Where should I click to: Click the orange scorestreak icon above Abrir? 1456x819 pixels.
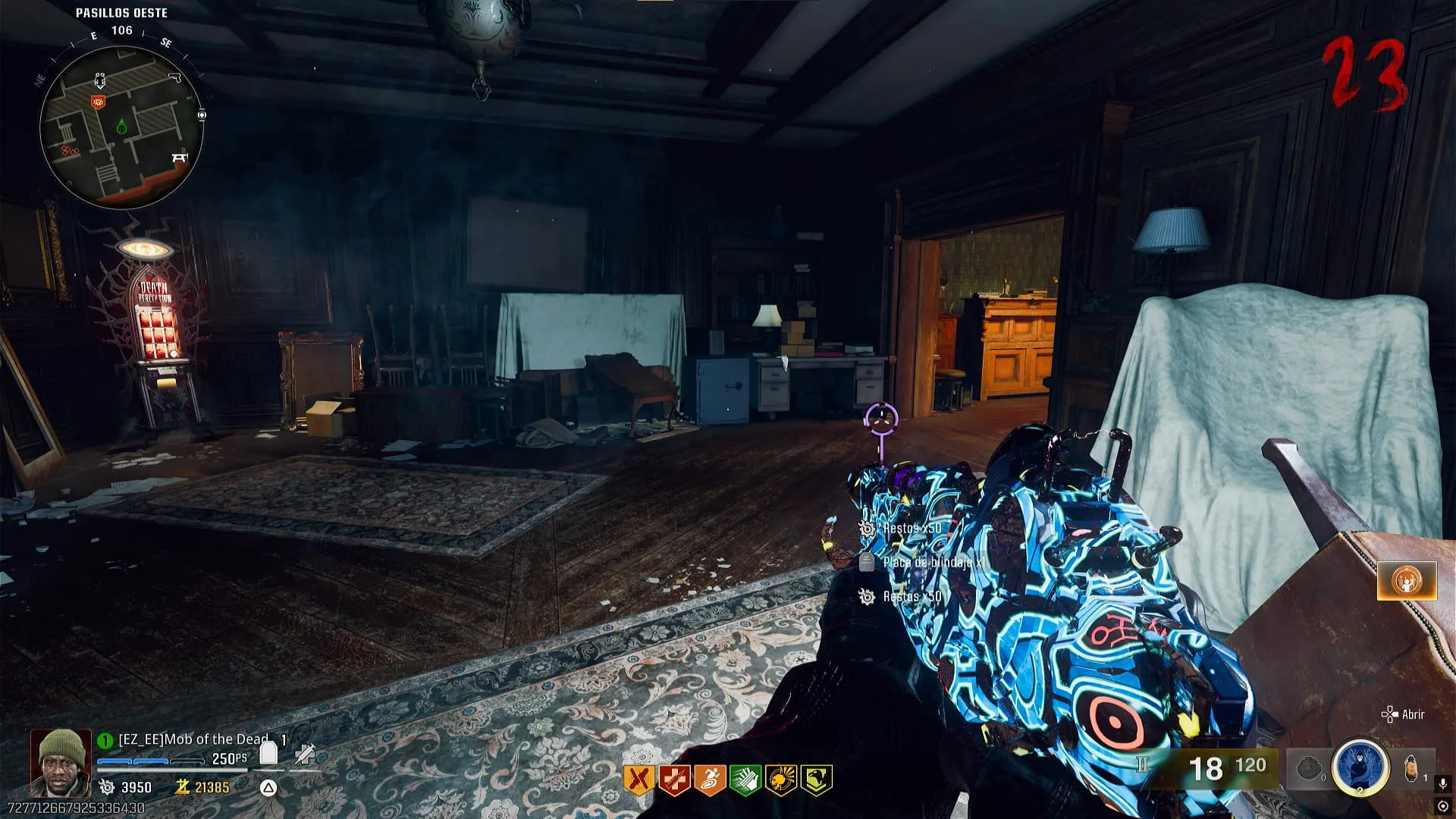[1407, 581]
